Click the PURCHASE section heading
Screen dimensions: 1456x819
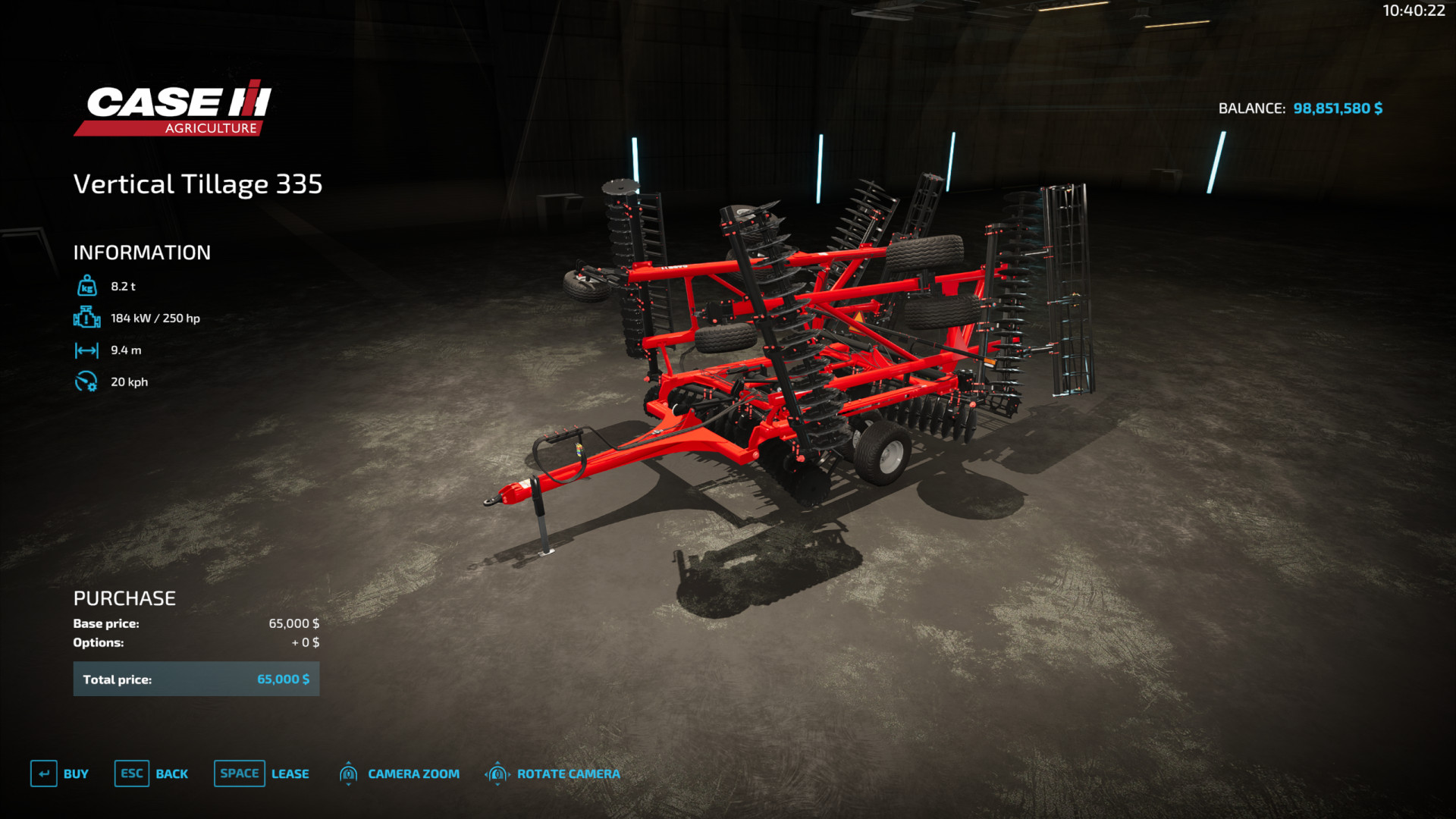coord(123,598)
